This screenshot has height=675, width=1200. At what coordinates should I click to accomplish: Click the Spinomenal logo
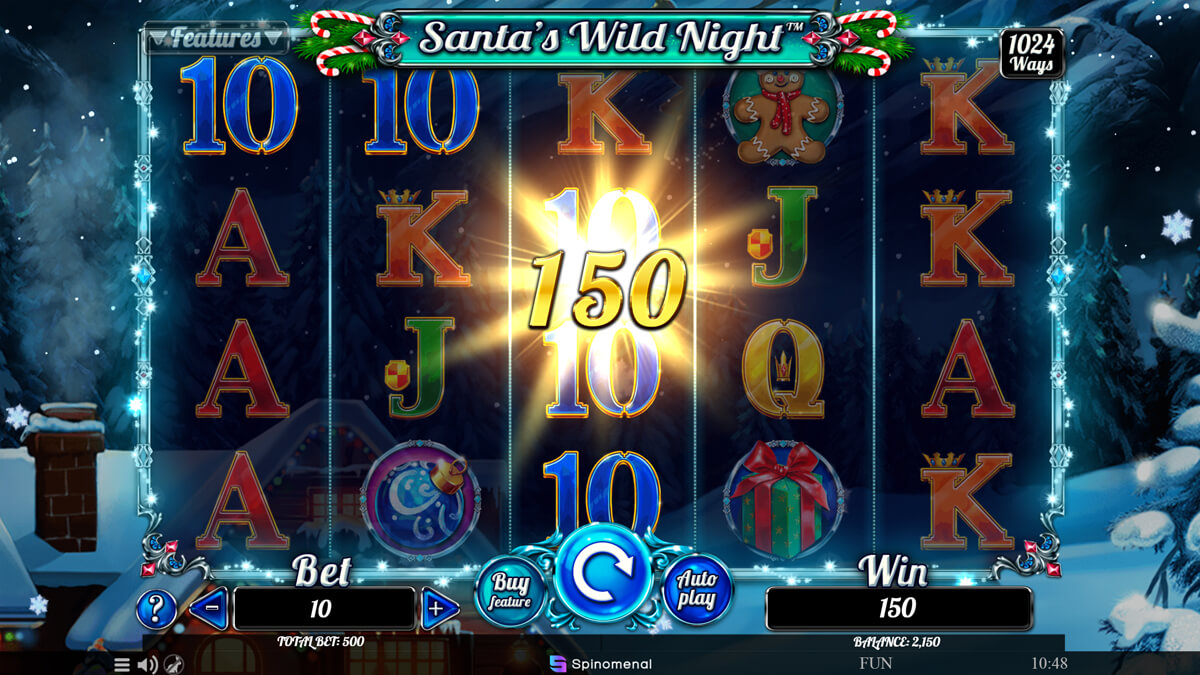click(600, 663)
